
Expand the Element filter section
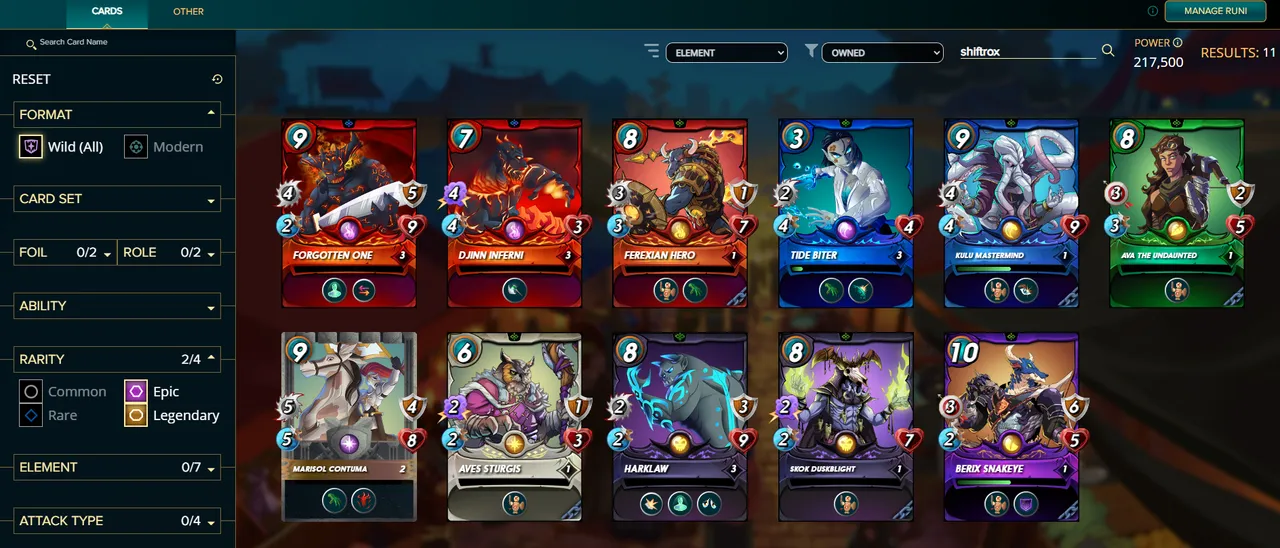click(x=116, y=467)
